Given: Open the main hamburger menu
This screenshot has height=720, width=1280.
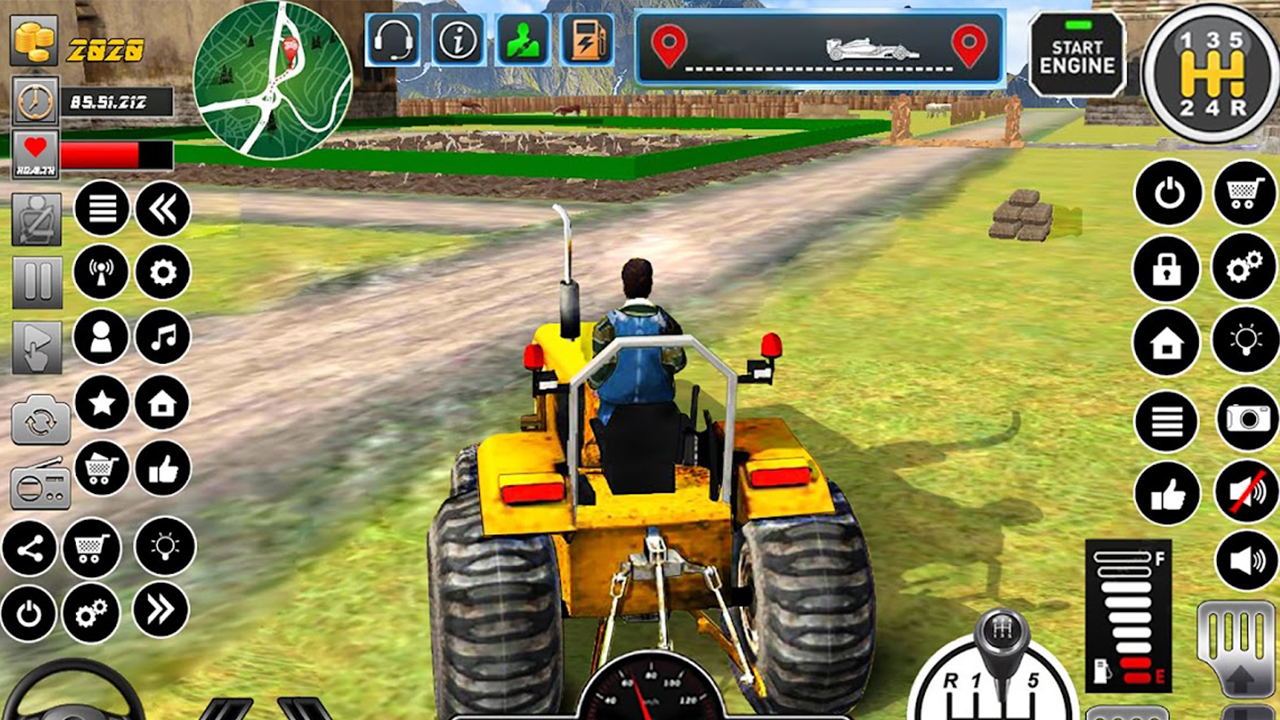Looking at the screenshot, I should 102,209.
